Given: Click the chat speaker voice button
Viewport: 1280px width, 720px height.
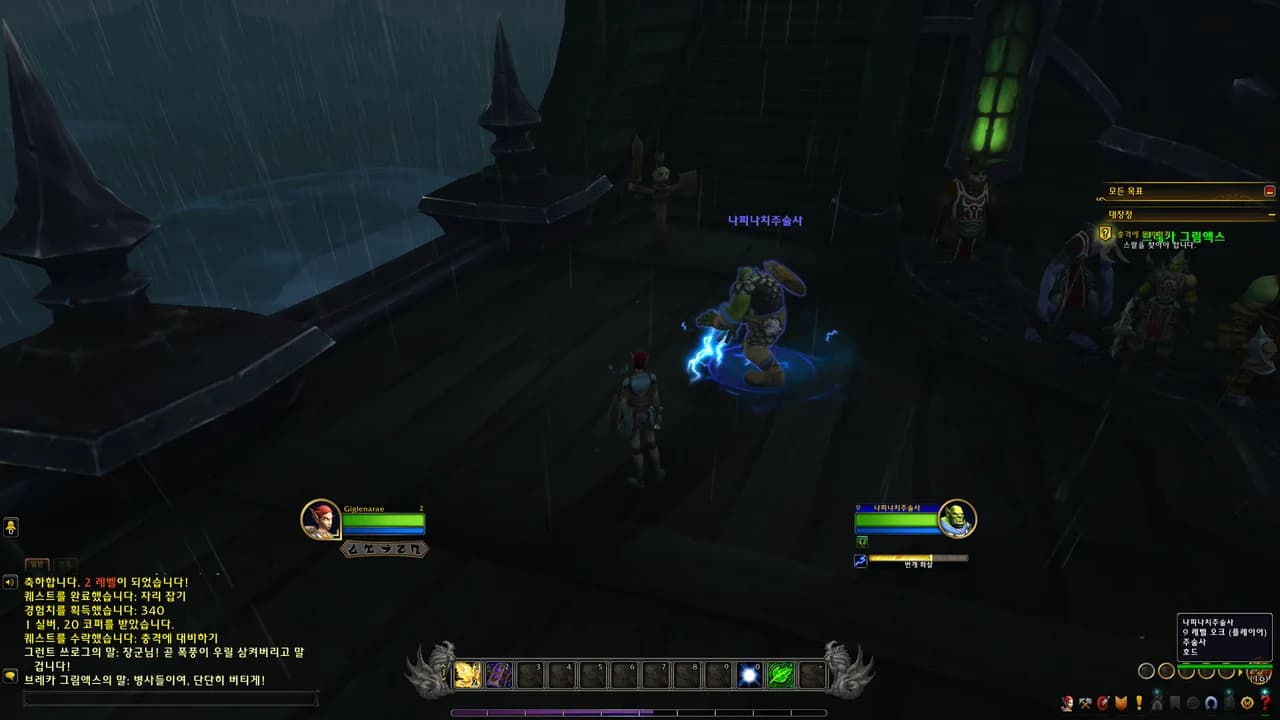Looking at the screenshot, I should (x=10, y=582).
